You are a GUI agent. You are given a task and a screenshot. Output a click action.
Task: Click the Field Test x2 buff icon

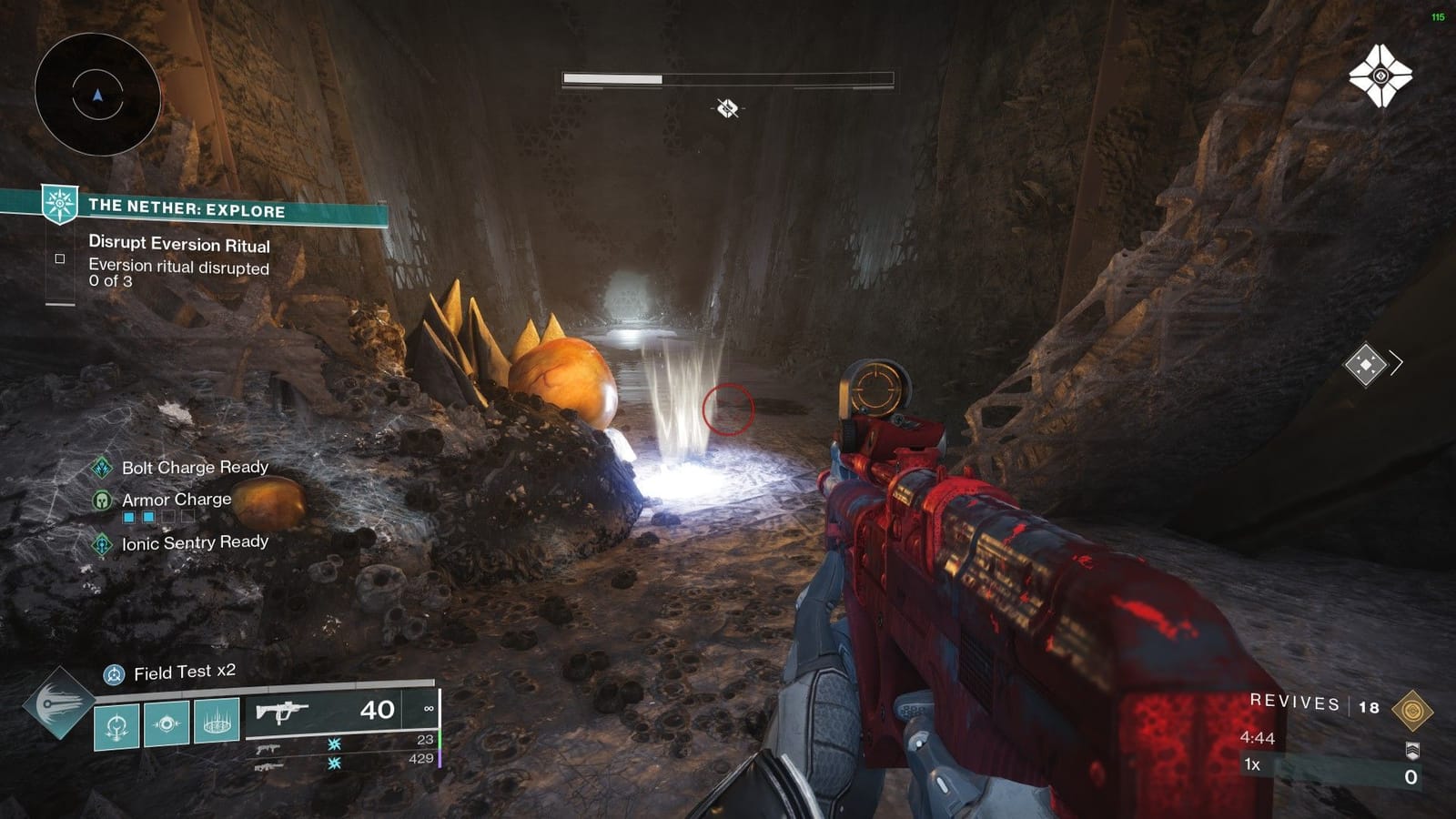(114, 673)
